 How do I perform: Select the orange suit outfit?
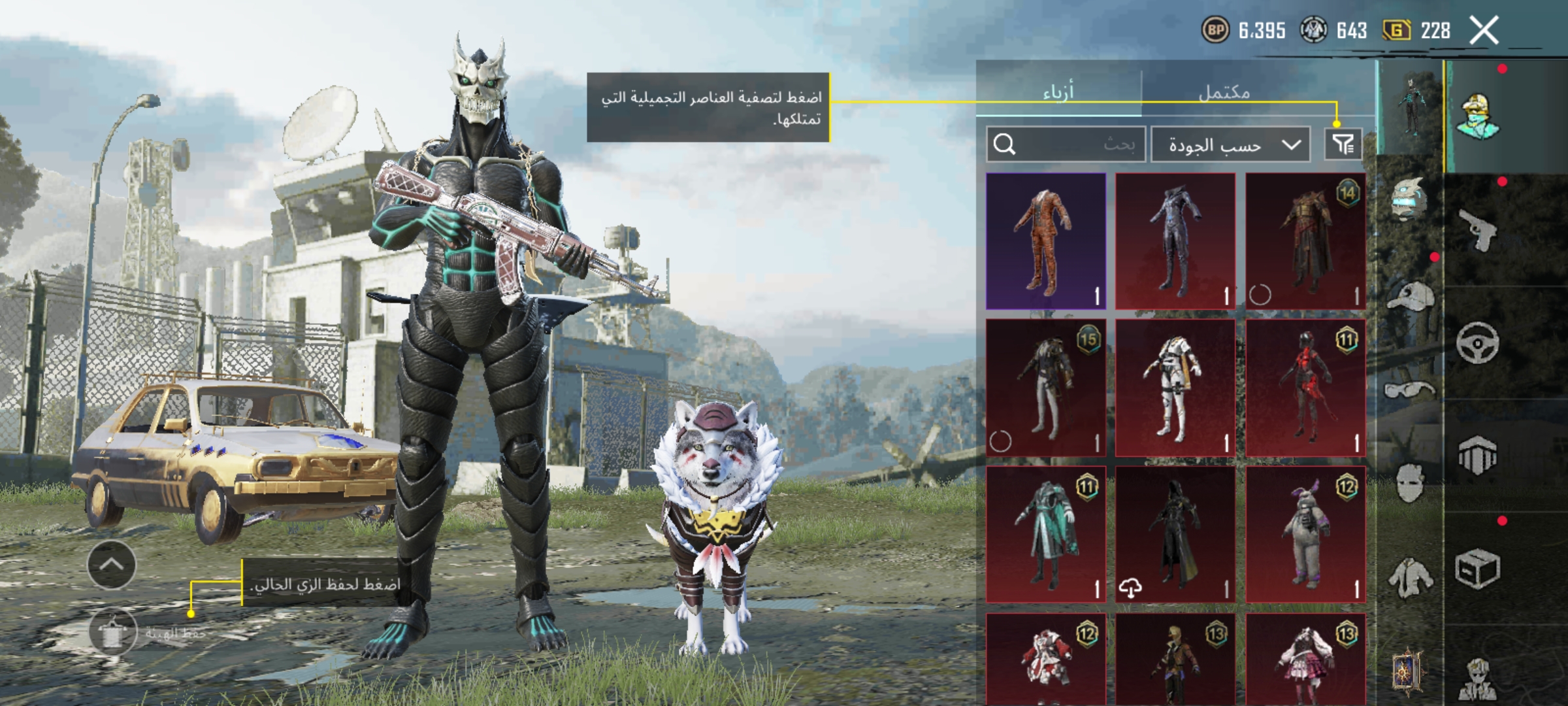click(x=1045, y=241)
